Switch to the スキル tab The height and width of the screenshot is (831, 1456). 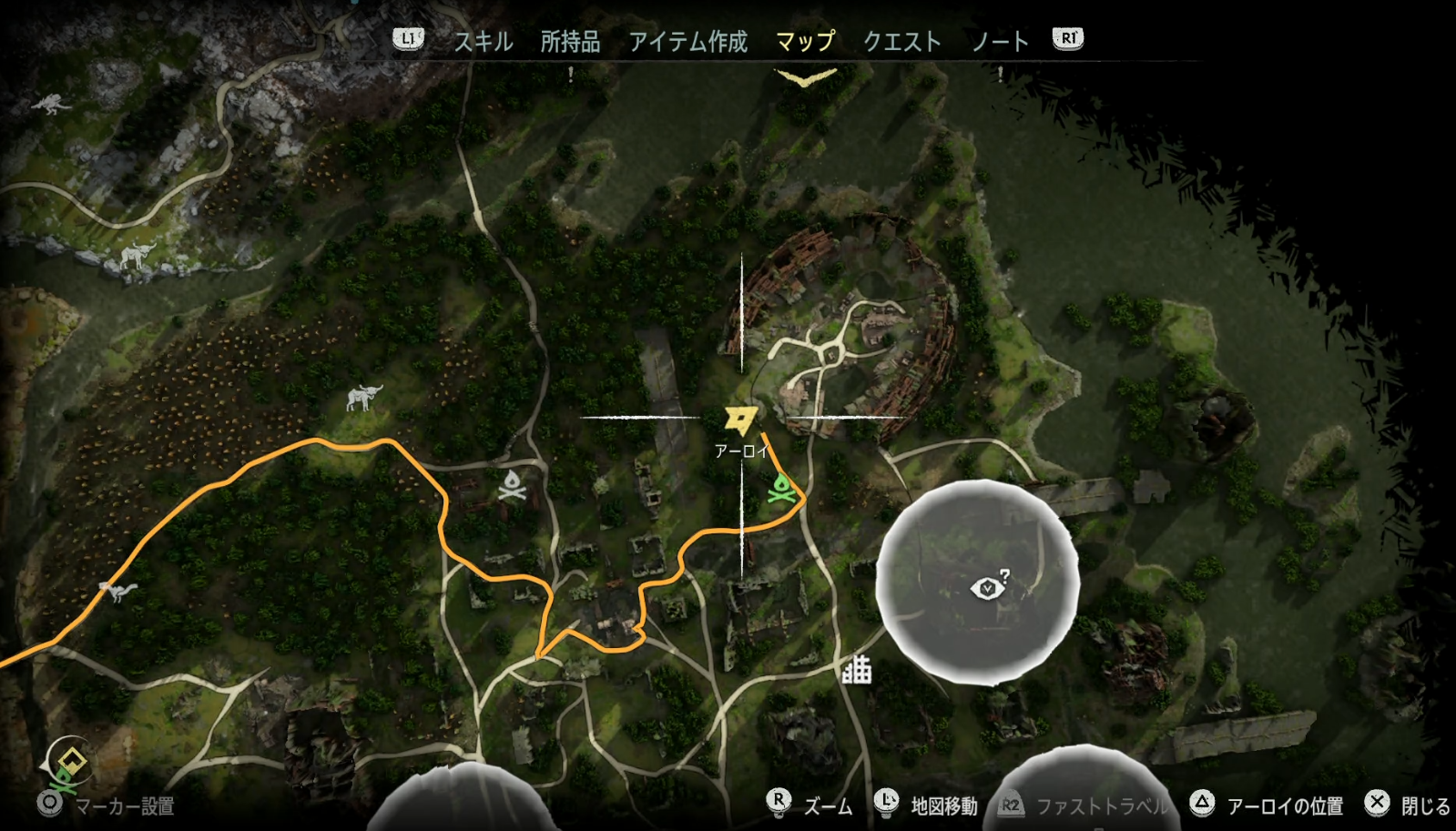click(484, 41)
